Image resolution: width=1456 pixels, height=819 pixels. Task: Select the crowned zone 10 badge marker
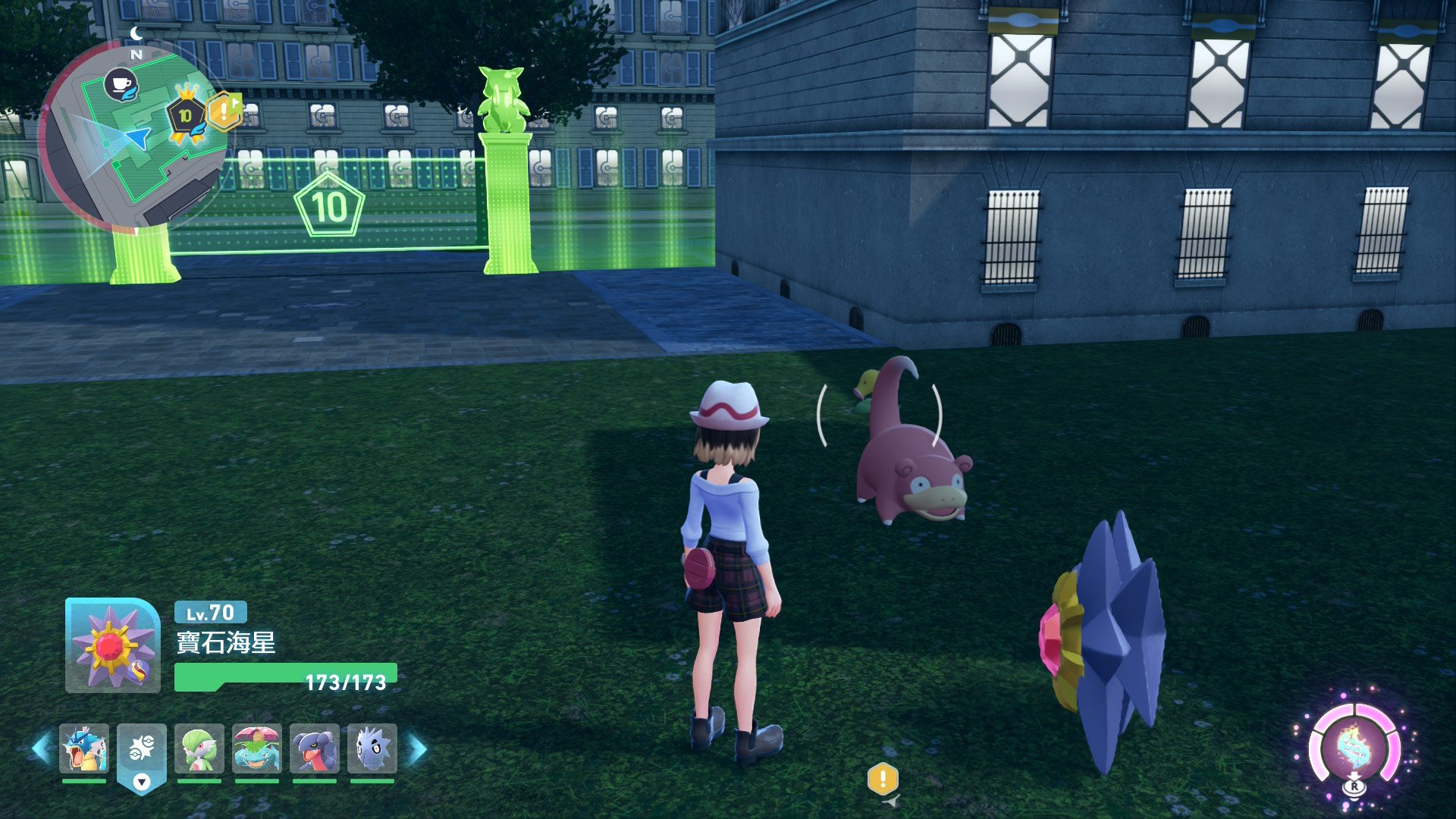coord(186,115)
